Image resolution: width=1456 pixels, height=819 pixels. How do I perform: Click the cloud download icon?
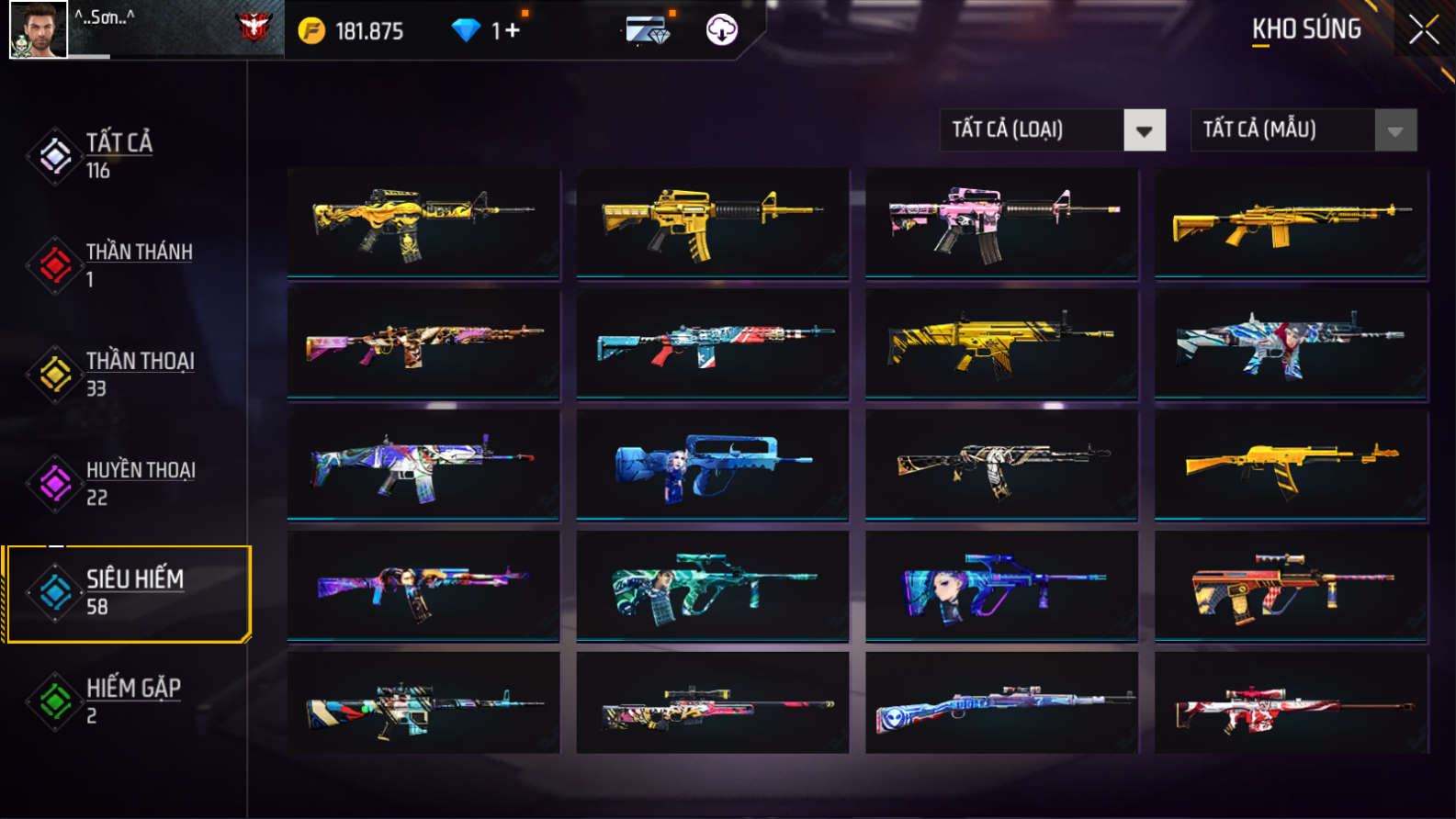(x=721, y=30)
